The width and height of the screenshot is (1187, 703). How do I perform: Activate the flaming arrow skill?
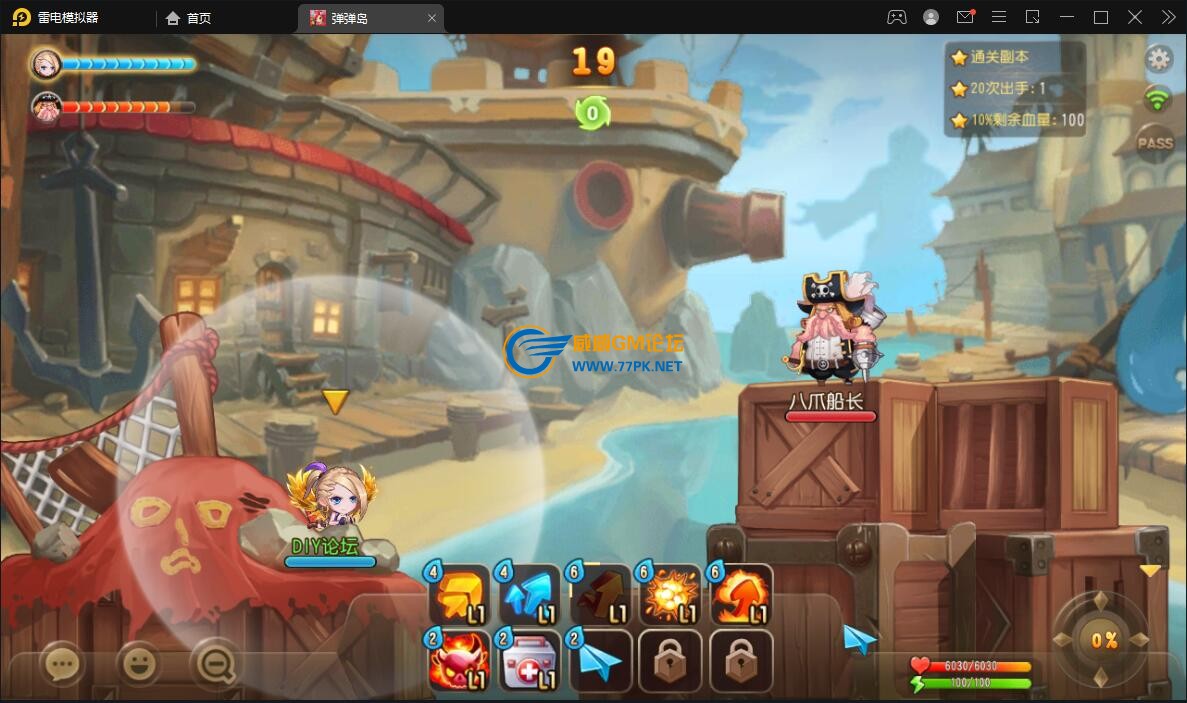pos(742,596)
